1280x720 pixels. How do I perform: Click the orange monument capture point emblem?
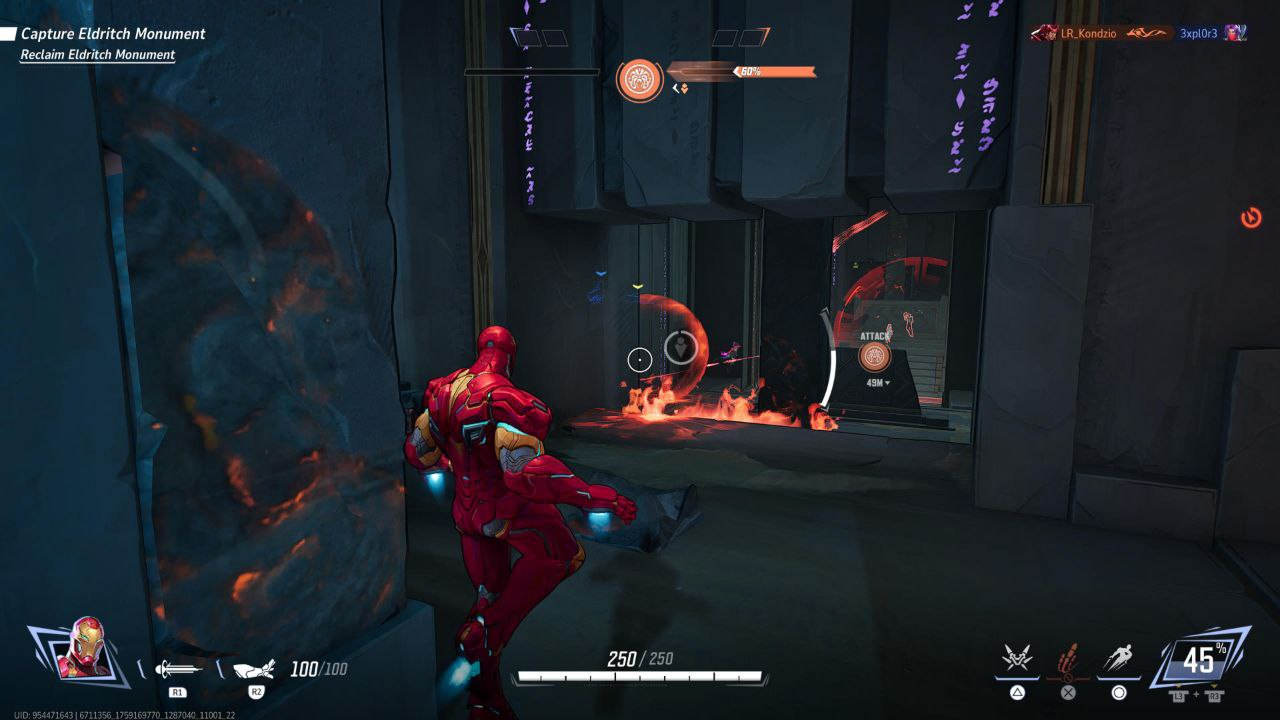point(640,80)
